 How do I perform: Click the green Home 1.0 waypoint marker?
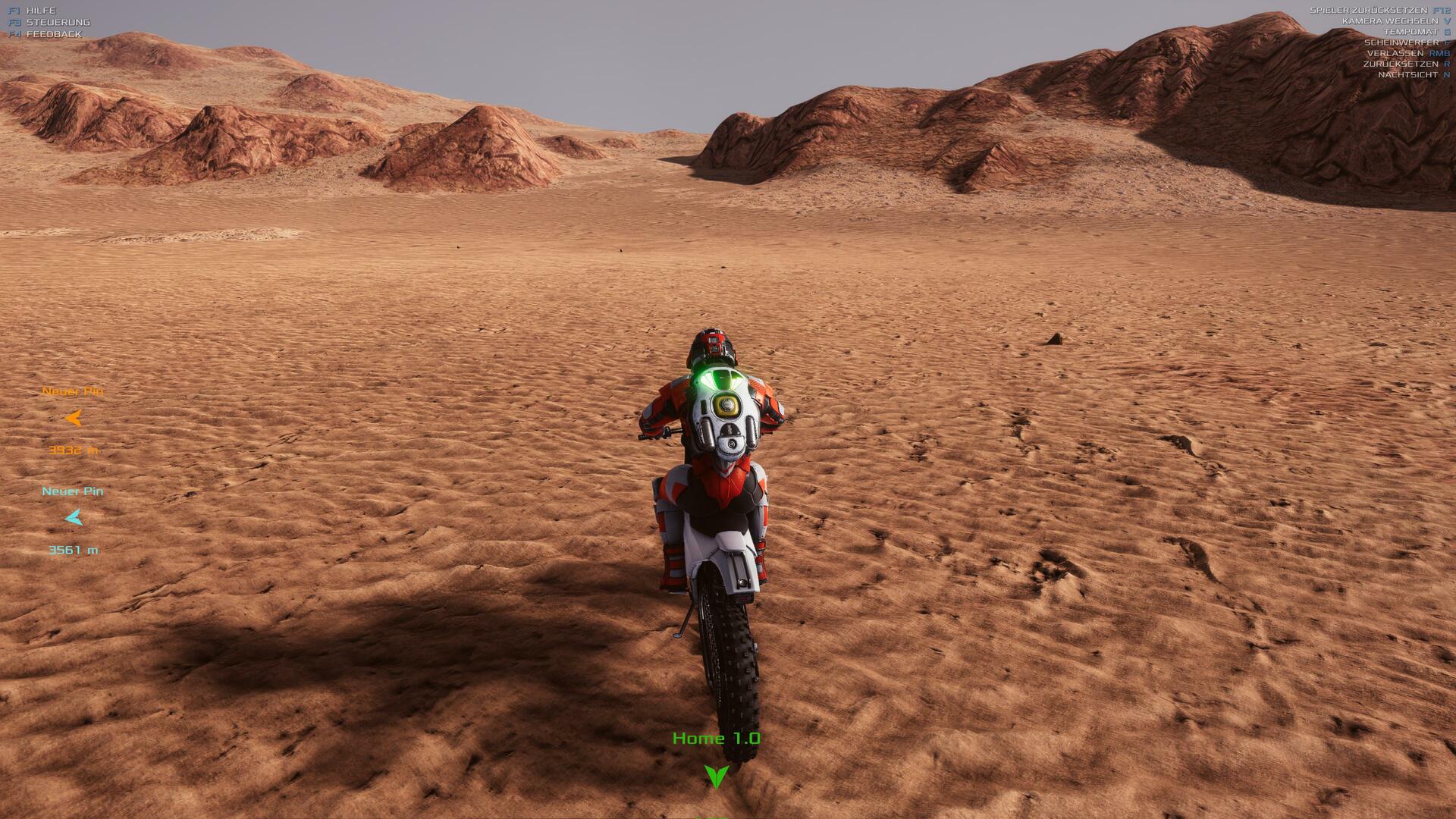716,776
